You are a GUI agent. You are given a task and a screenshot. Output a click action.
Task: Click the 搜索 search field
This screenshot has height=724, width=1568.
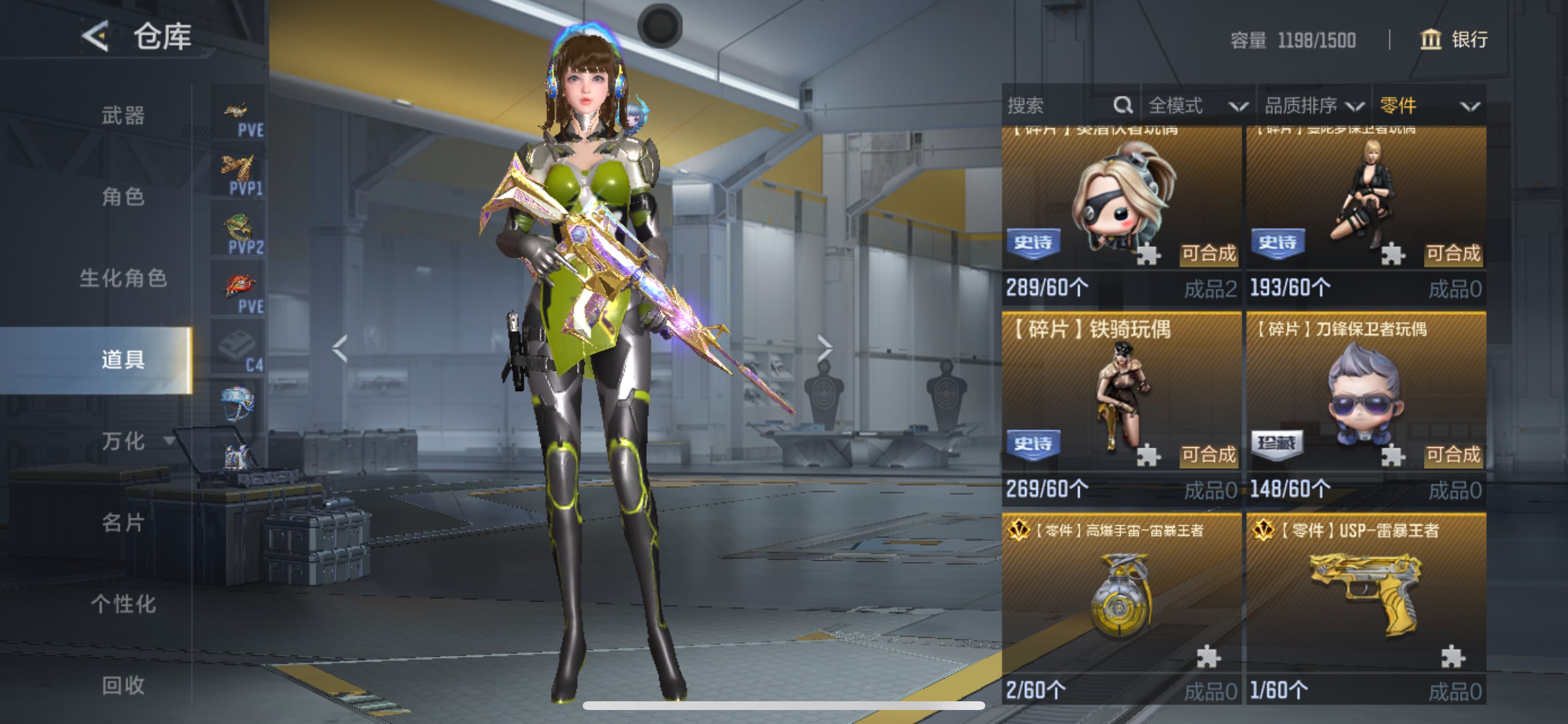(1059, 106)
